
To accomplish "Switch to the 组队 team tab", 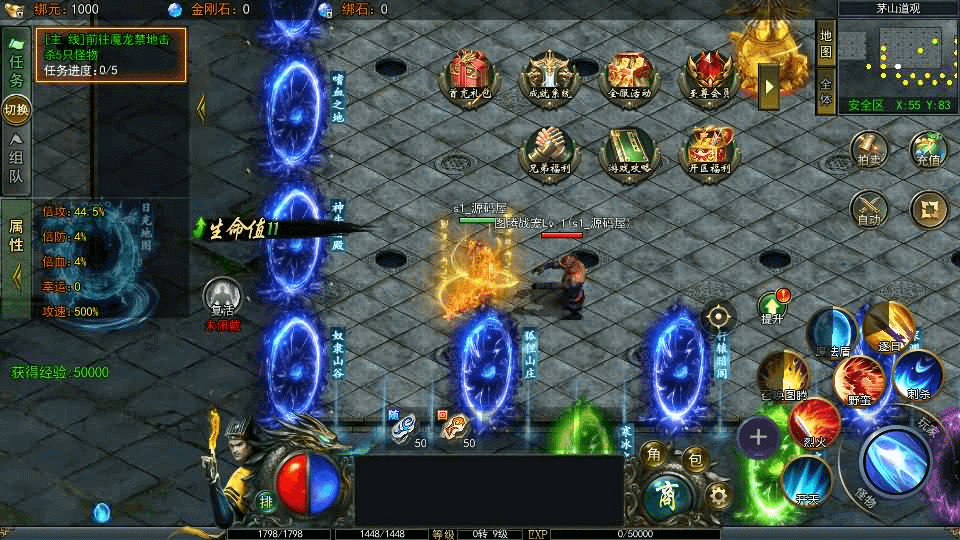I will coord(16,162).
